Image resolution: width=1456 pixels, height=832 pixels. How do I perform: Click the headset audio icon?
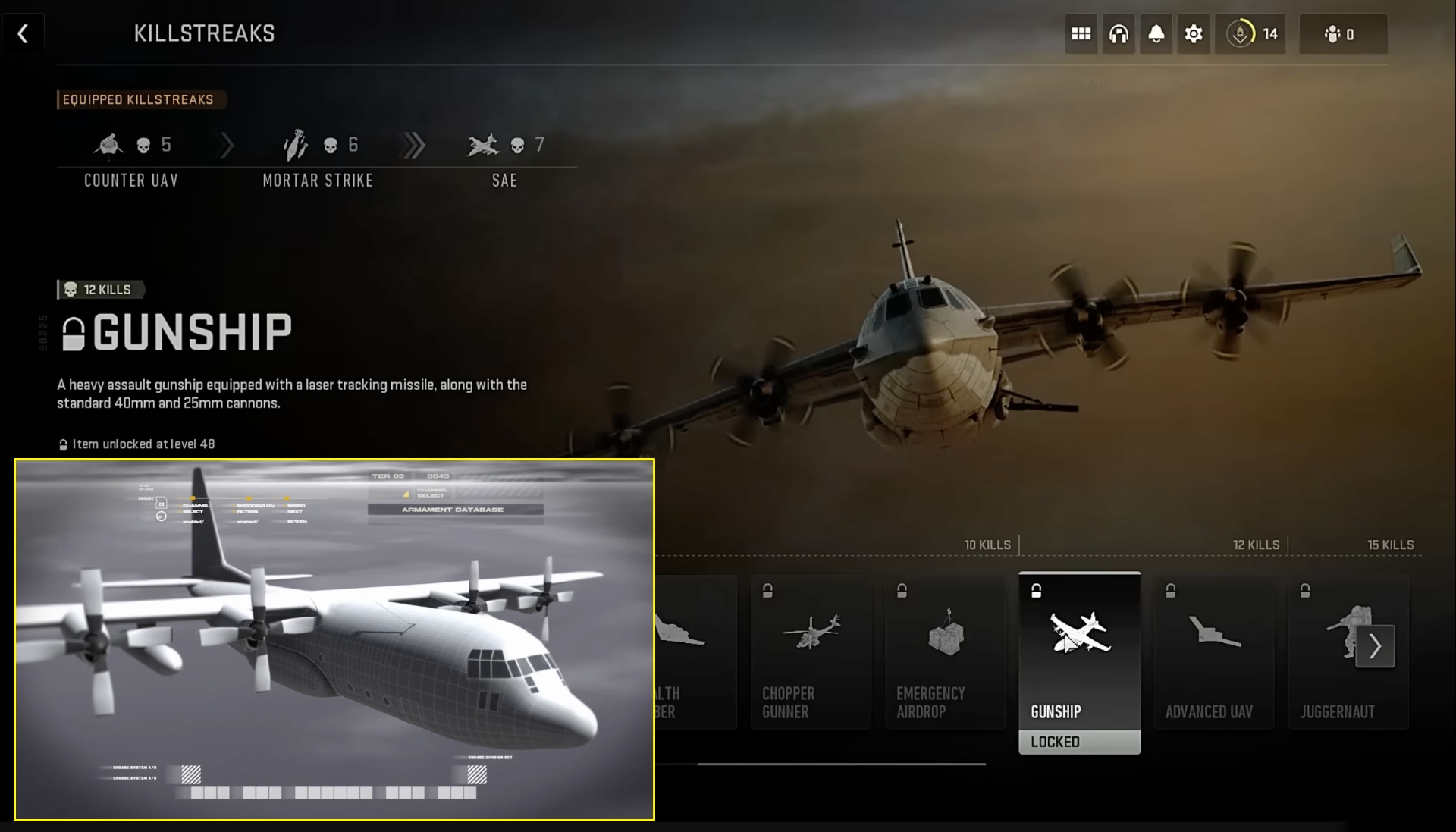point(1119,33)
